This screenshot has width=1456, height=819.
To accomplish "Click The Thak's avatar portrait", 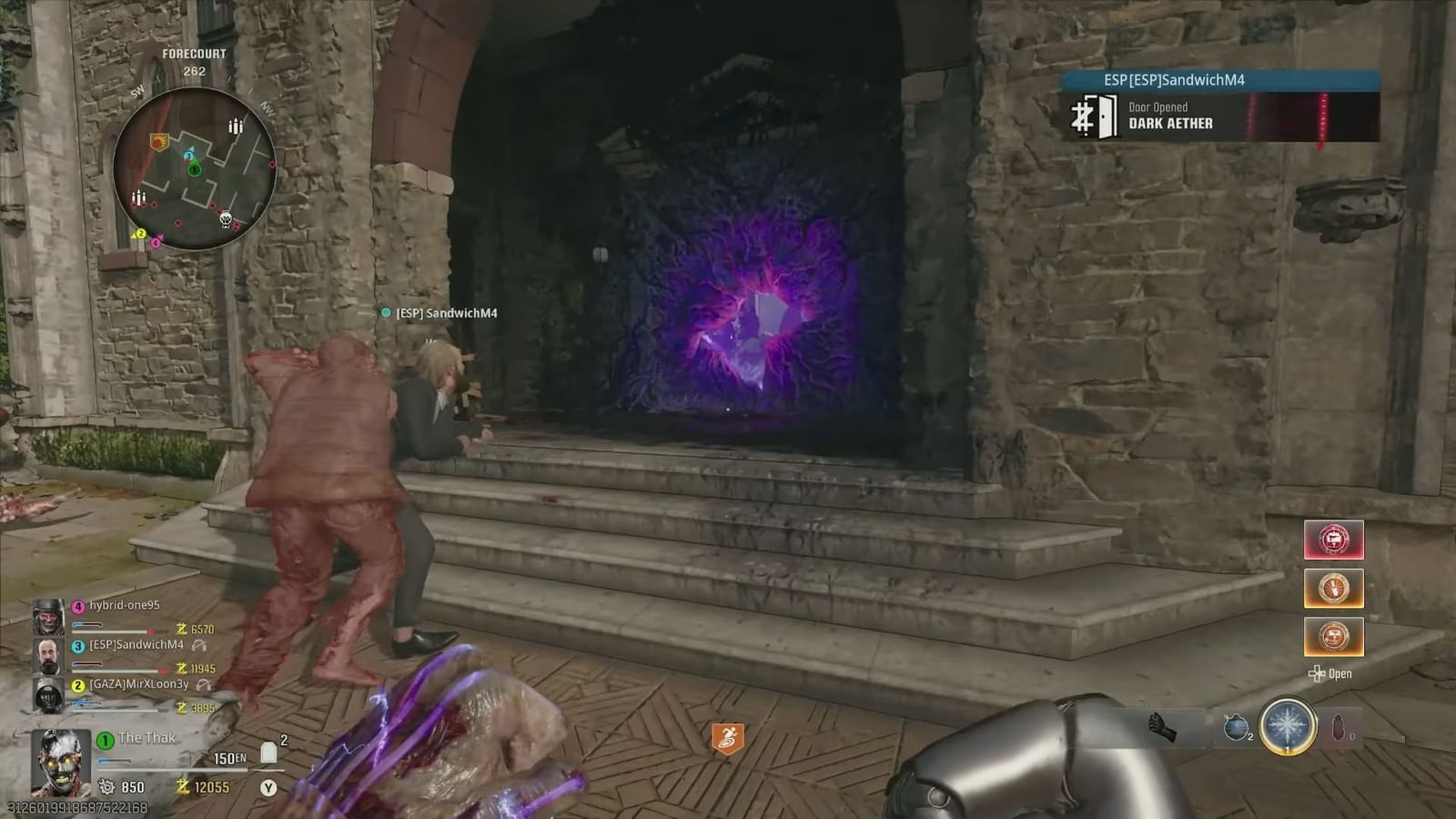I will [60, 761].
